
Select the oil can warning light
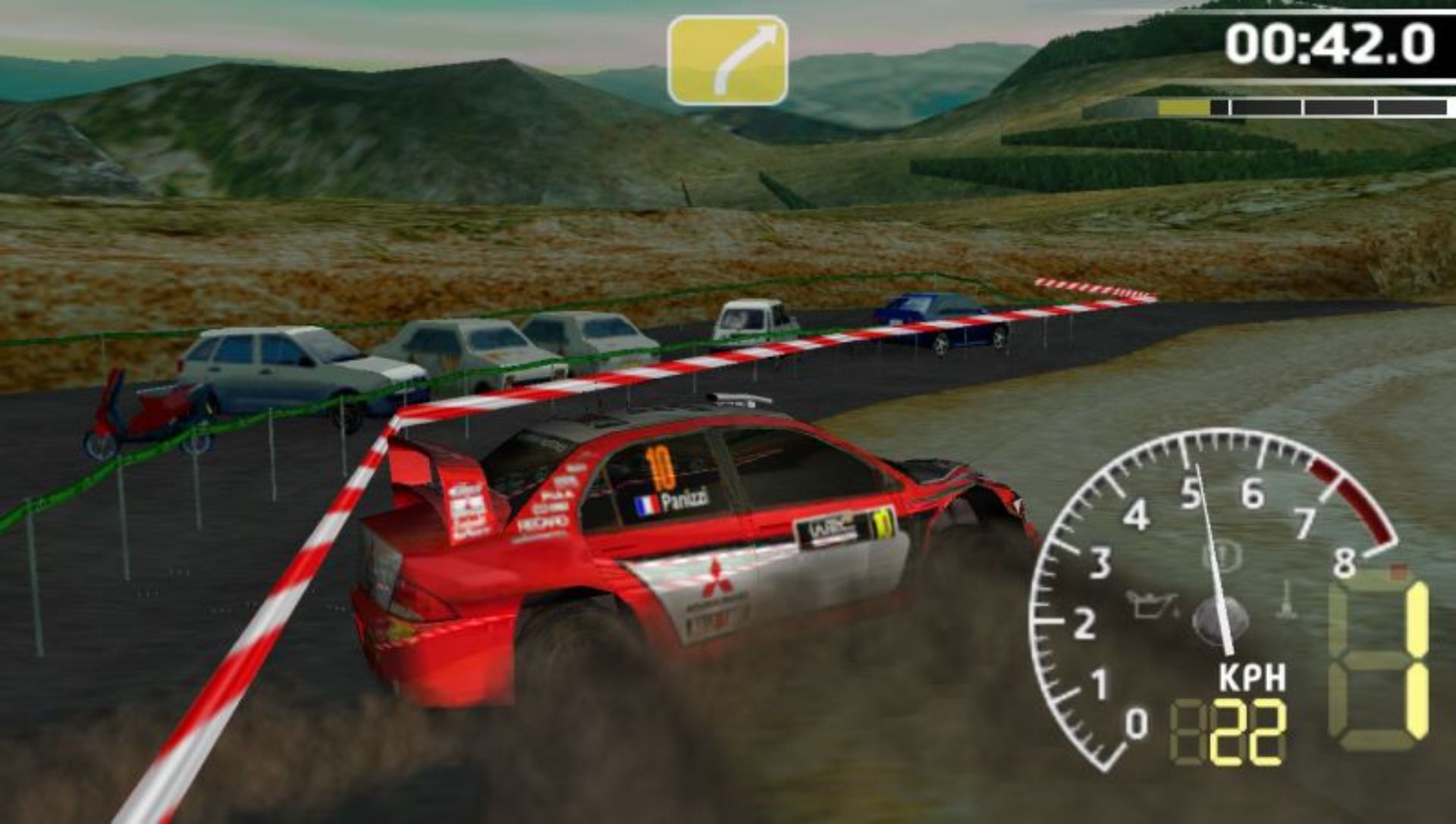1150,604
